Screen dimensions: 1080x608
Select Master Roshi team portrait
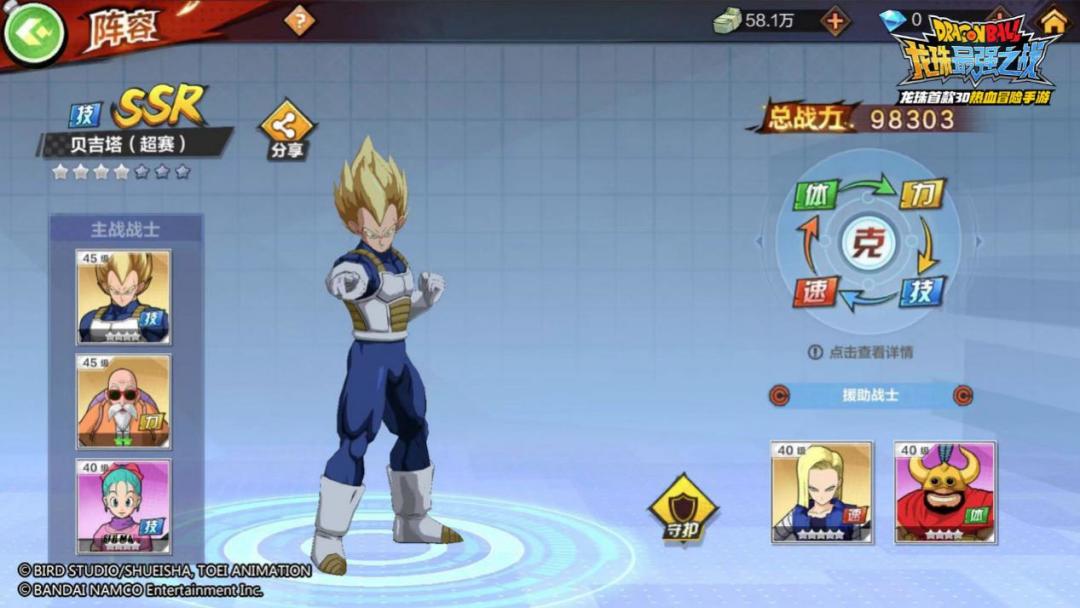(x=124, y=401)
